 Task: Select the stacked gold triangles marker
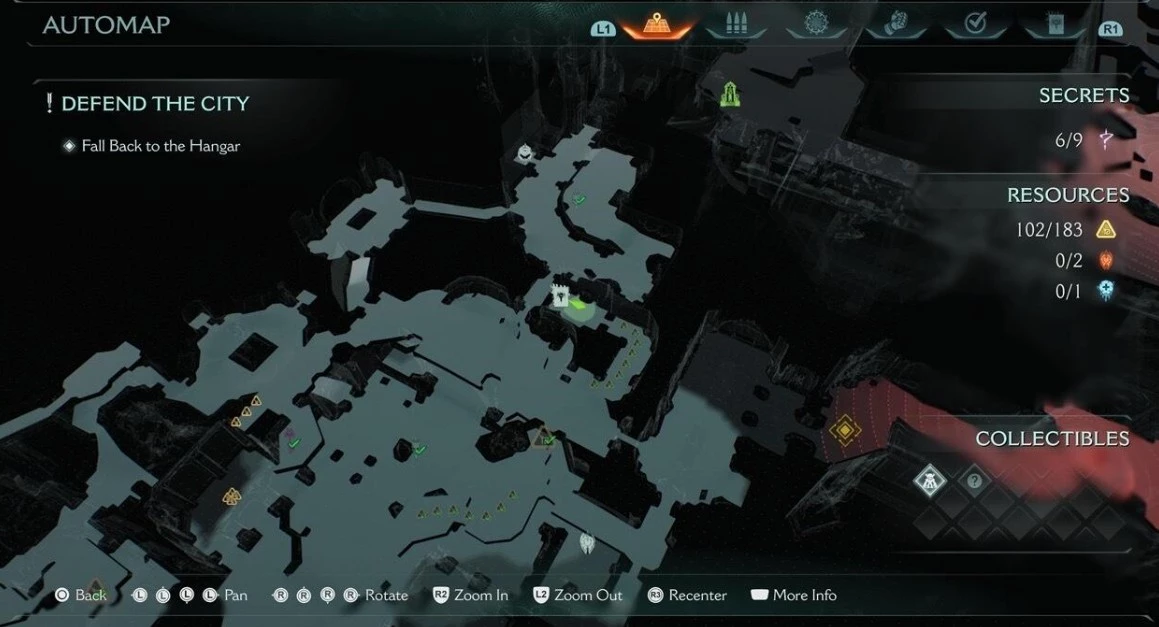coord(232,496)
